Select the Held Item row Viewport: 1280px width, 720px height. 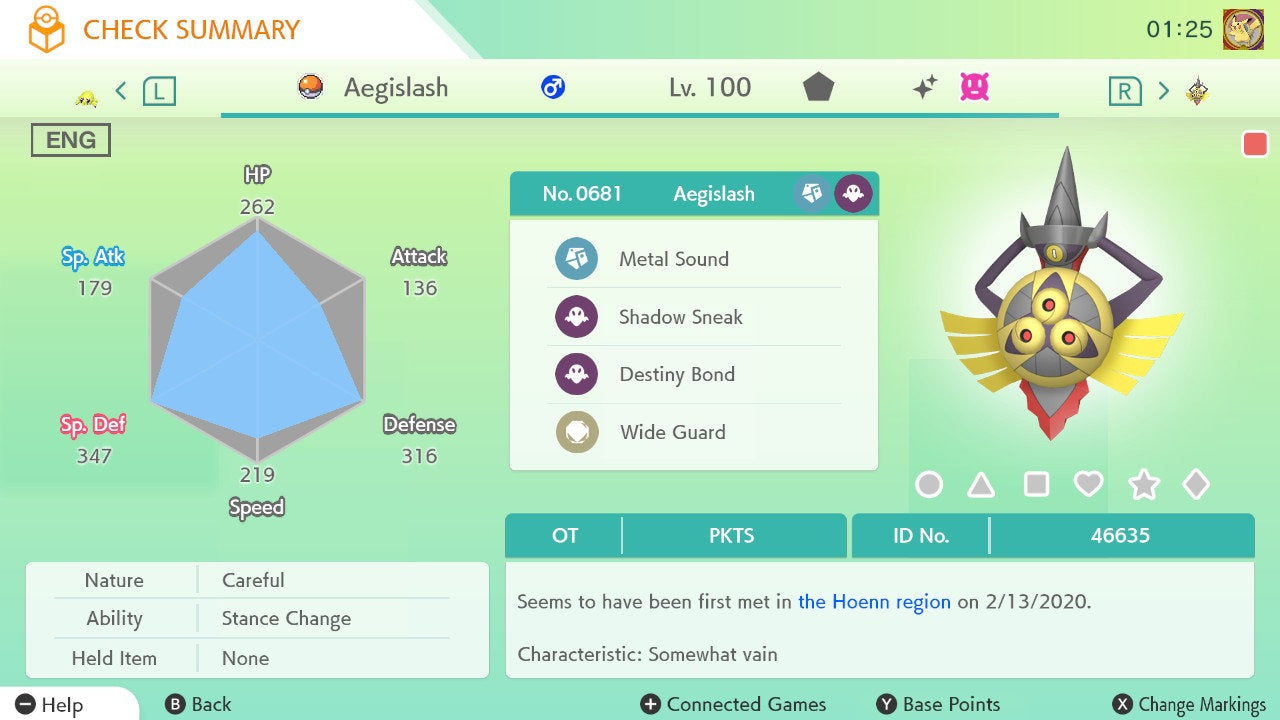(257, 658)
